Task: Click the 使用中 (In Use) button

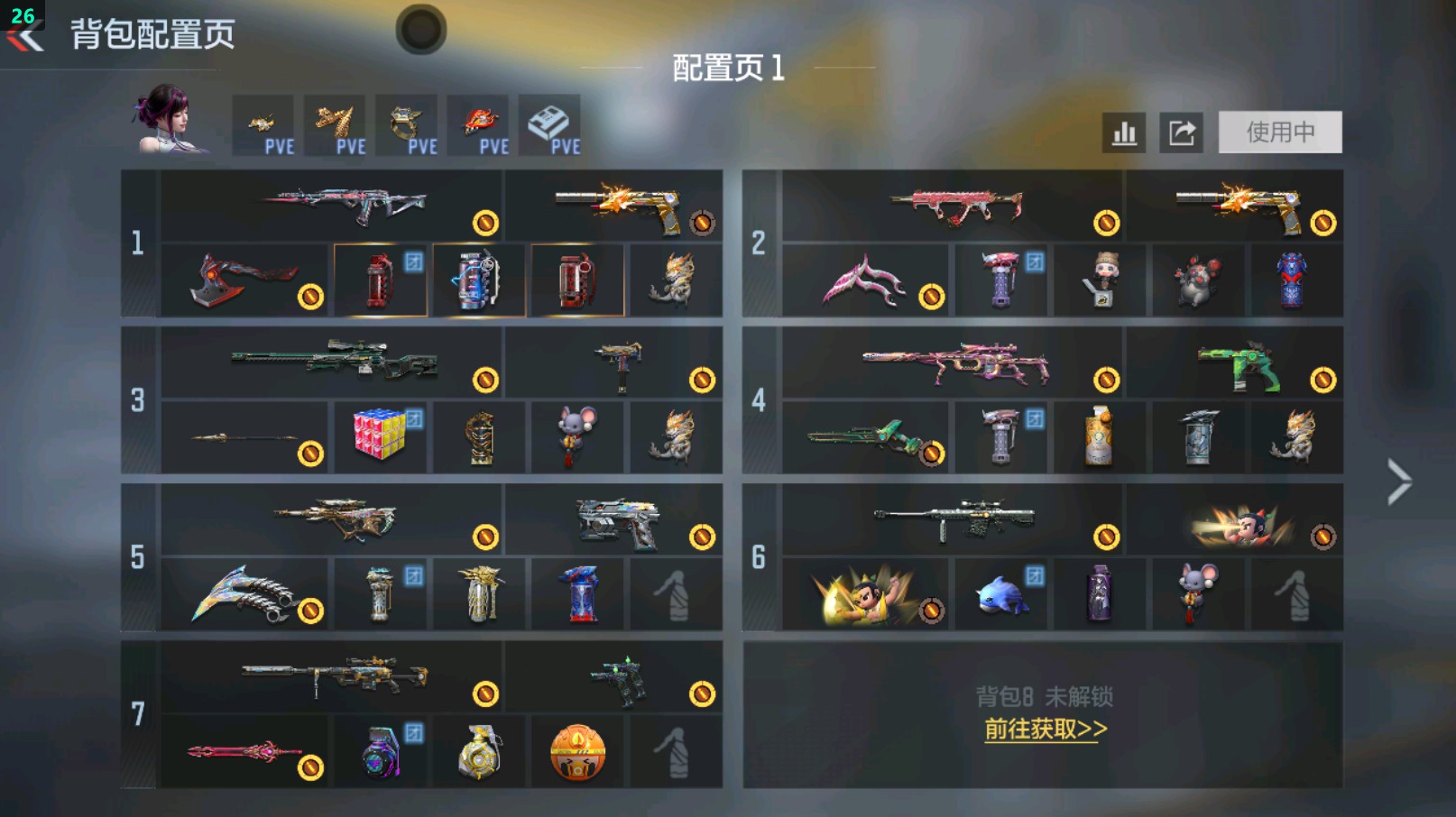Action: 1281,131
